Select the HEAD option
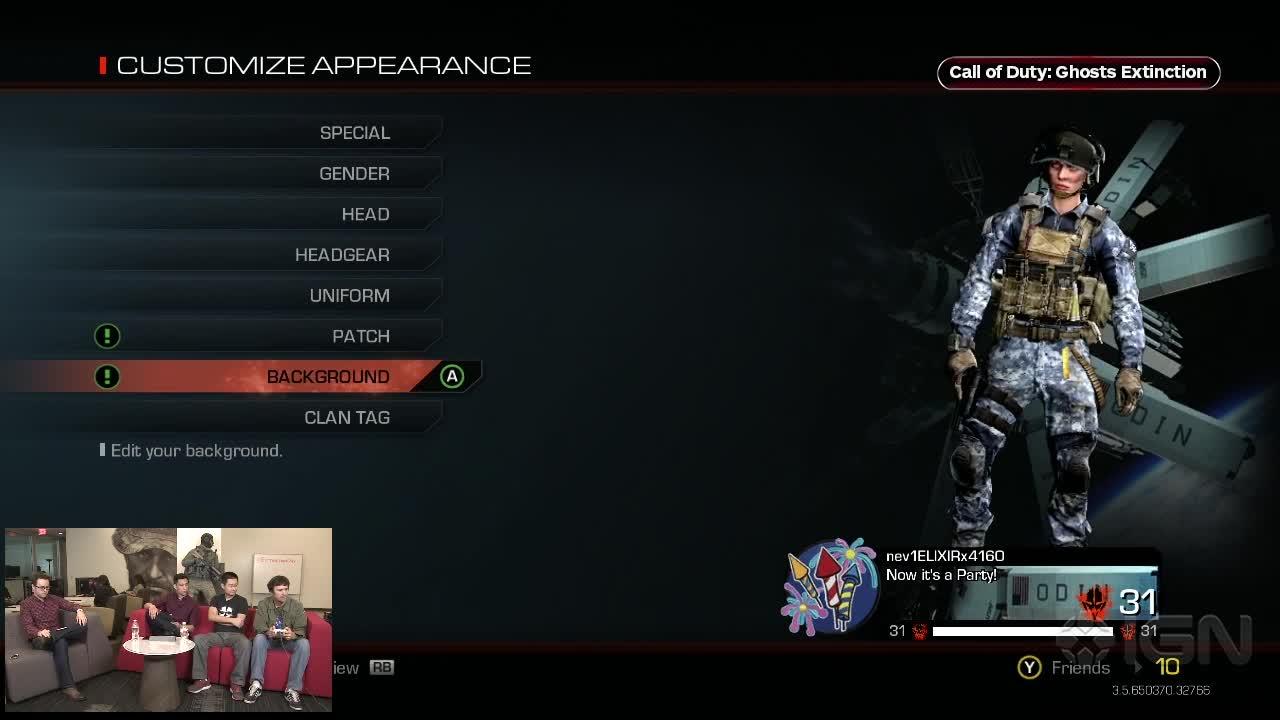The image size is (1280, 720). pyautogui.click(x=365, y=214)
